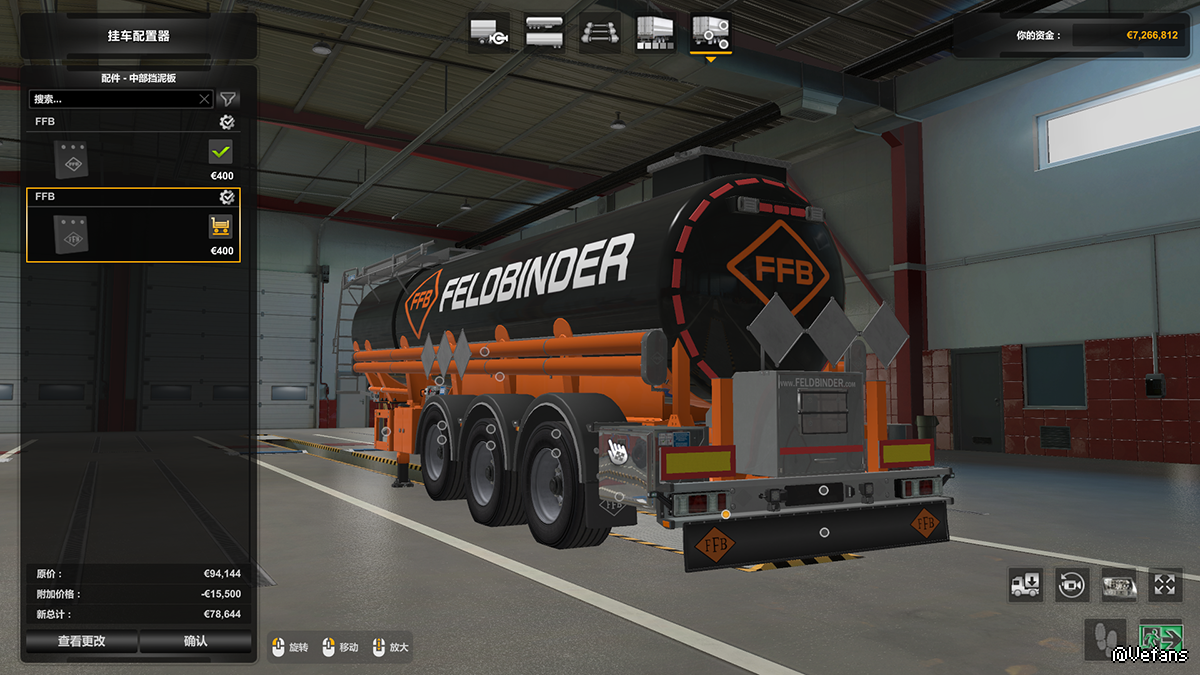Open the 查看更改 review changes button

pos(81,641)
